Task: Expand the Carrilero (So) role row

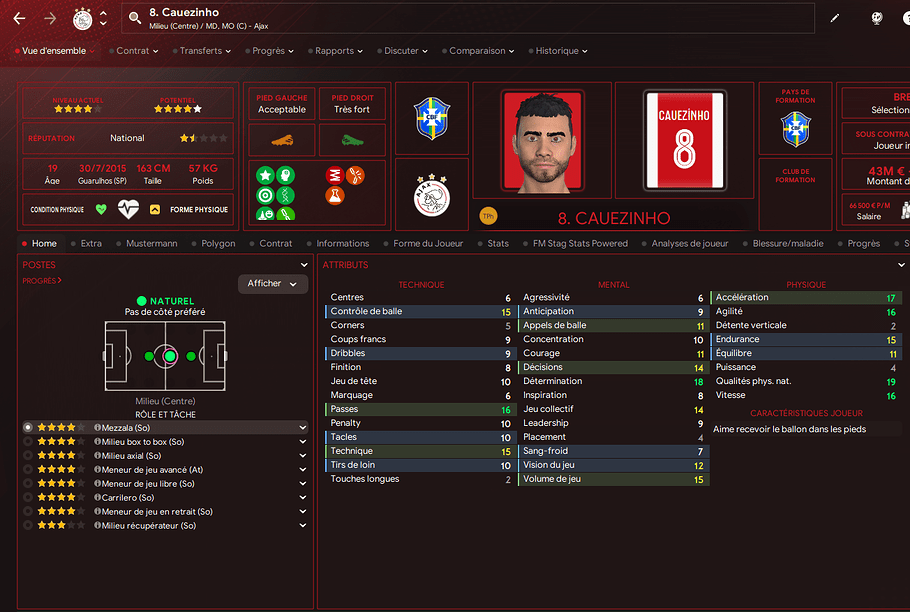Action: (303, 498)
